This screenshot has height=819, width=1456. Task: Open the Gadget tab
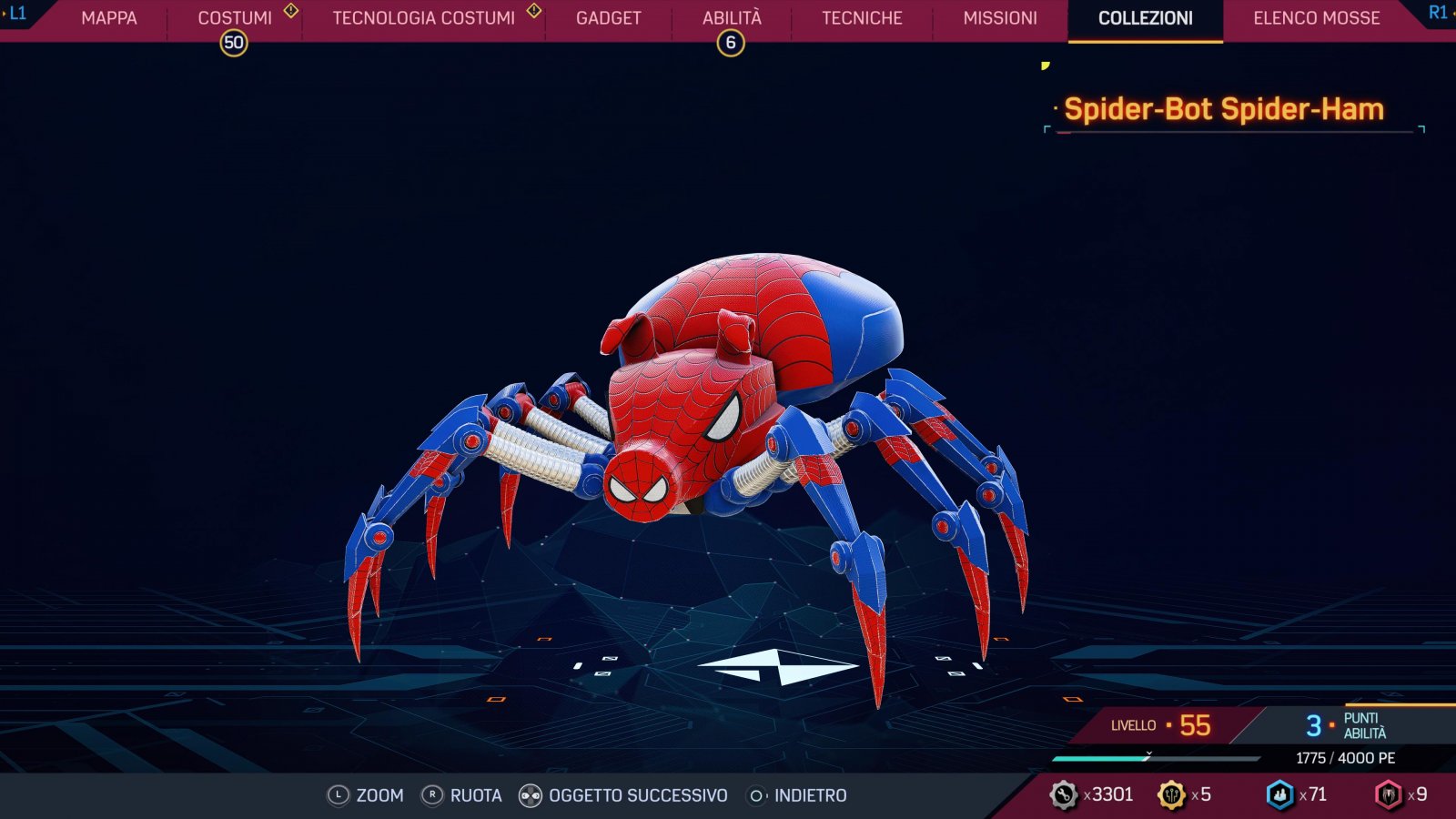coord(608,17)
